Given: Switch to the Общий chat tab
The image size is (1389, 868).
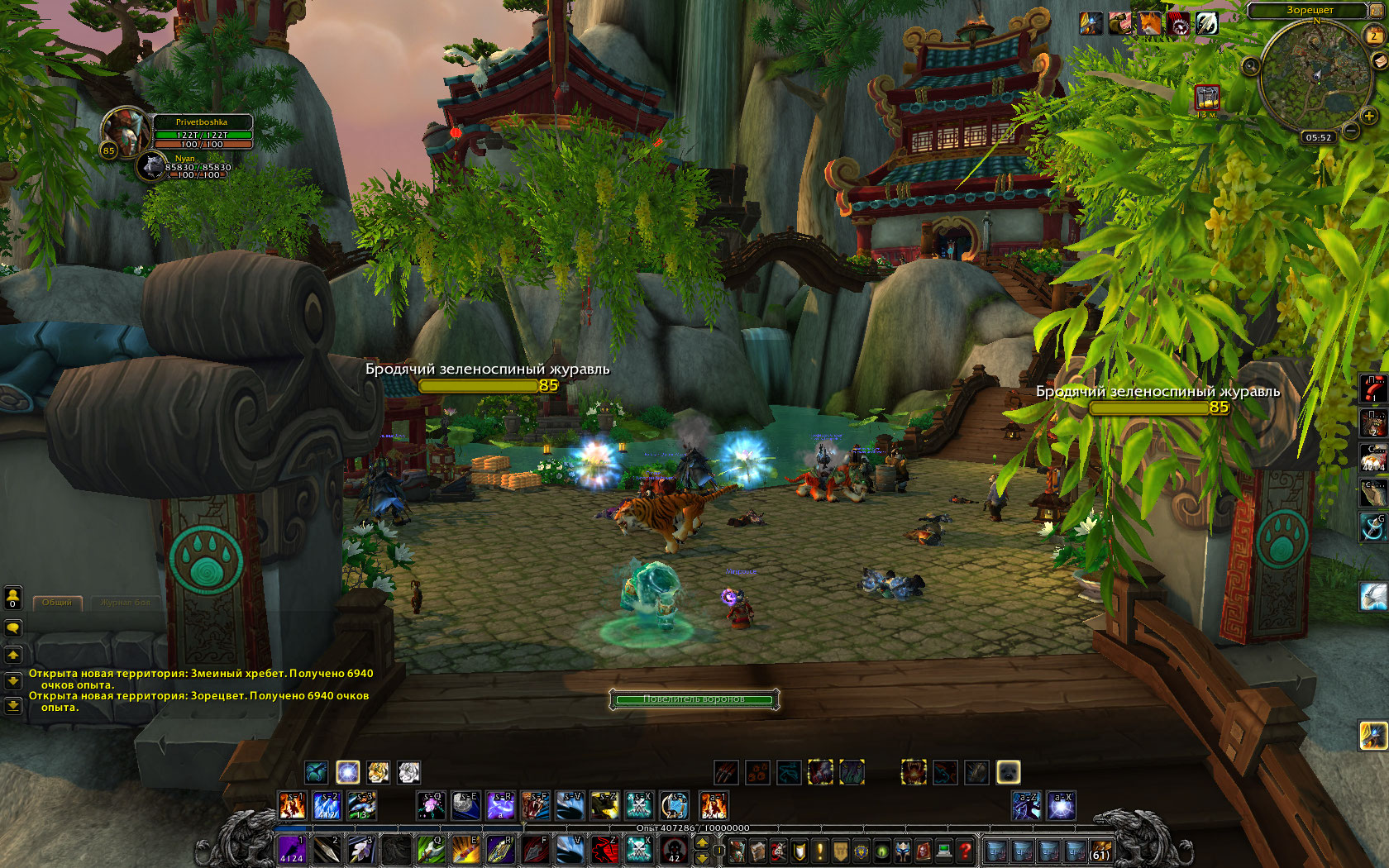Looking at the screenshot, I should [x=57, y=603].
